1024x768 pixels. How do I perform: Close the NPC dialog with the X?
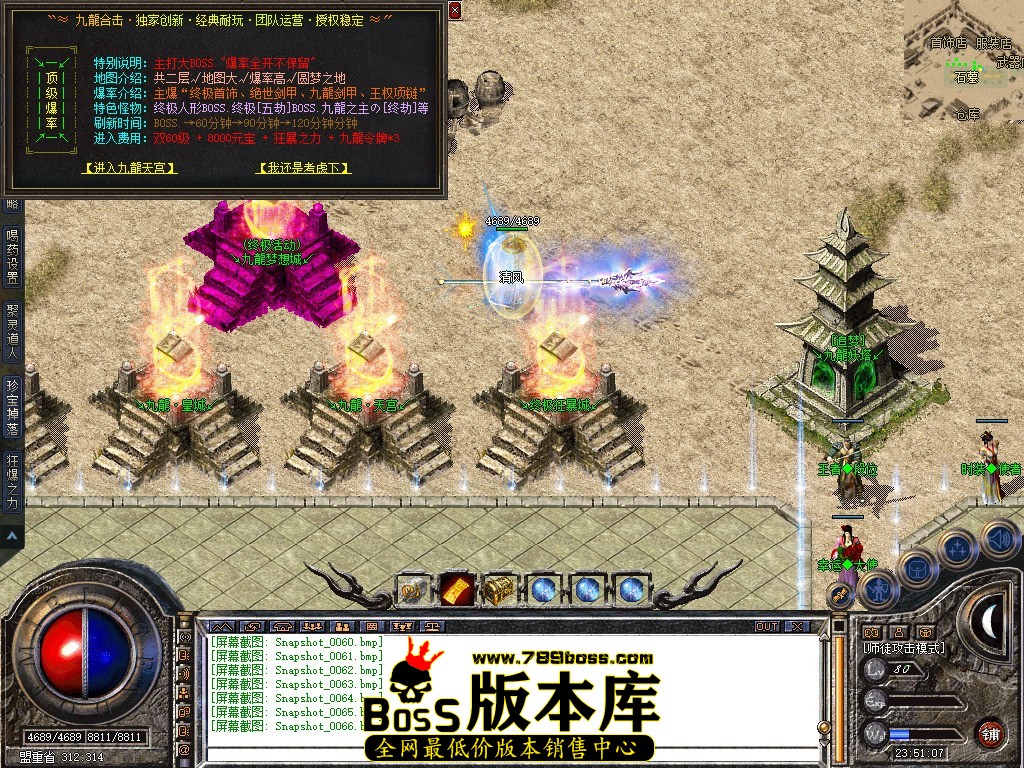click(455, 11)
